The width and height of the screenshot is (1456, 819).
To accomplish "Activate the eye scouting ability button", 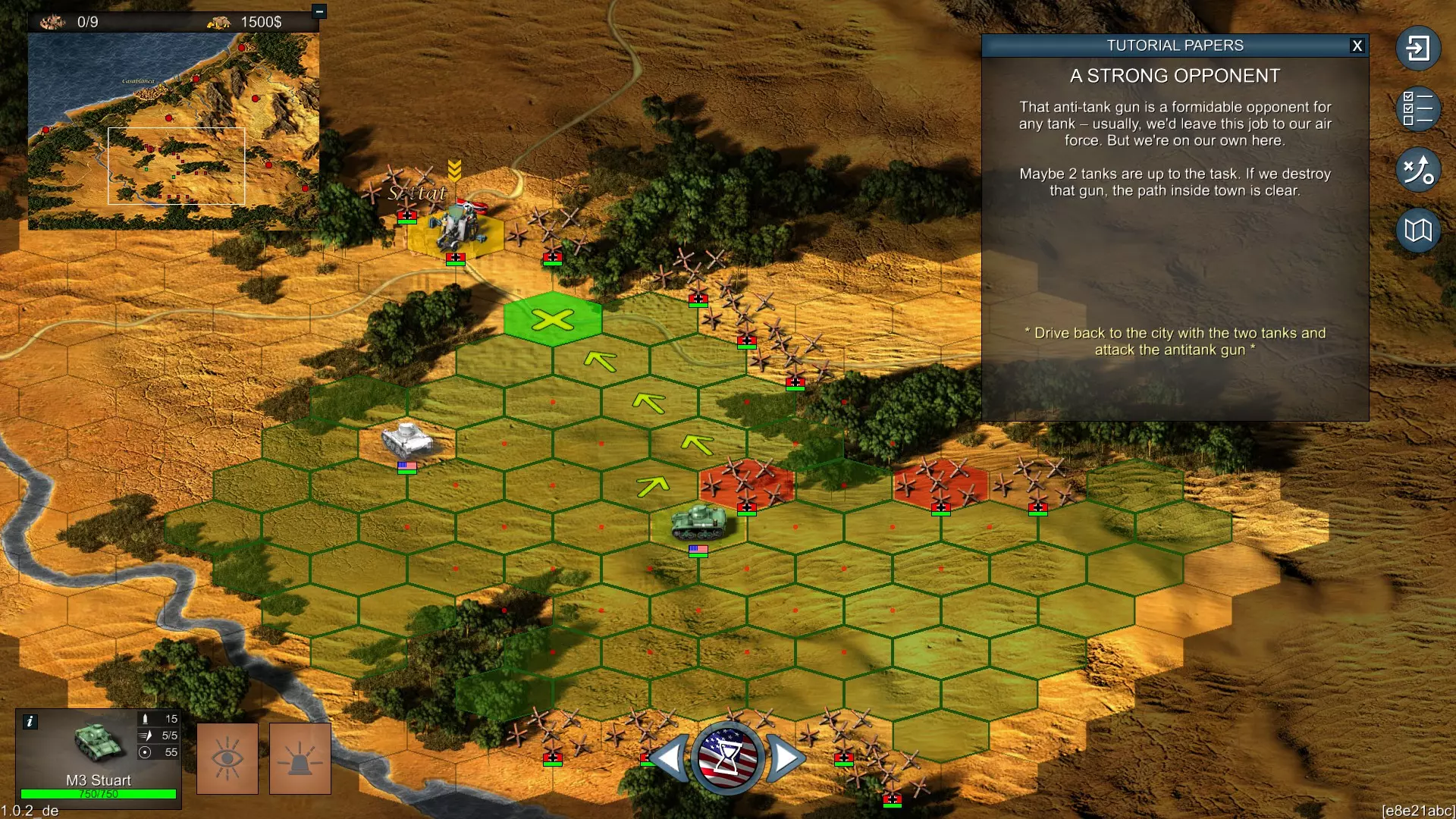I will pos(227,758).
